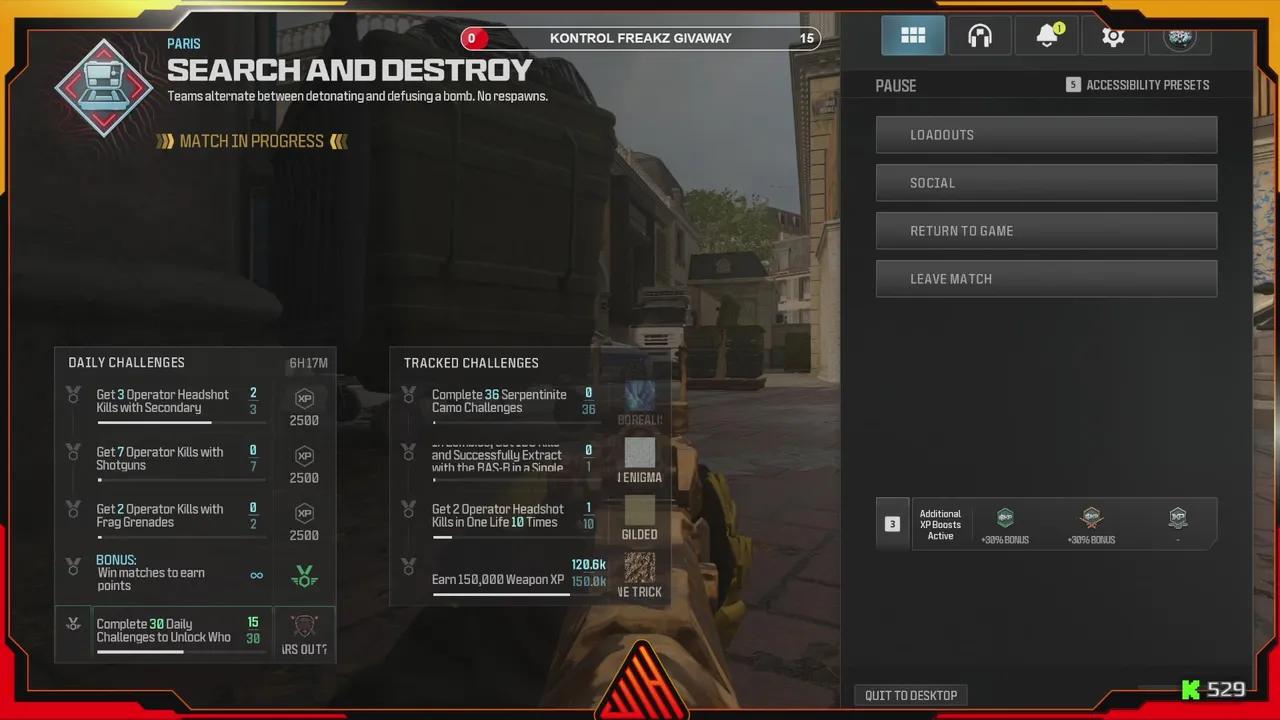The image size is (1280, 720).
Task: Toggle tracking on the Serpentinite Camo challenge
Action: tap(409, 395)
